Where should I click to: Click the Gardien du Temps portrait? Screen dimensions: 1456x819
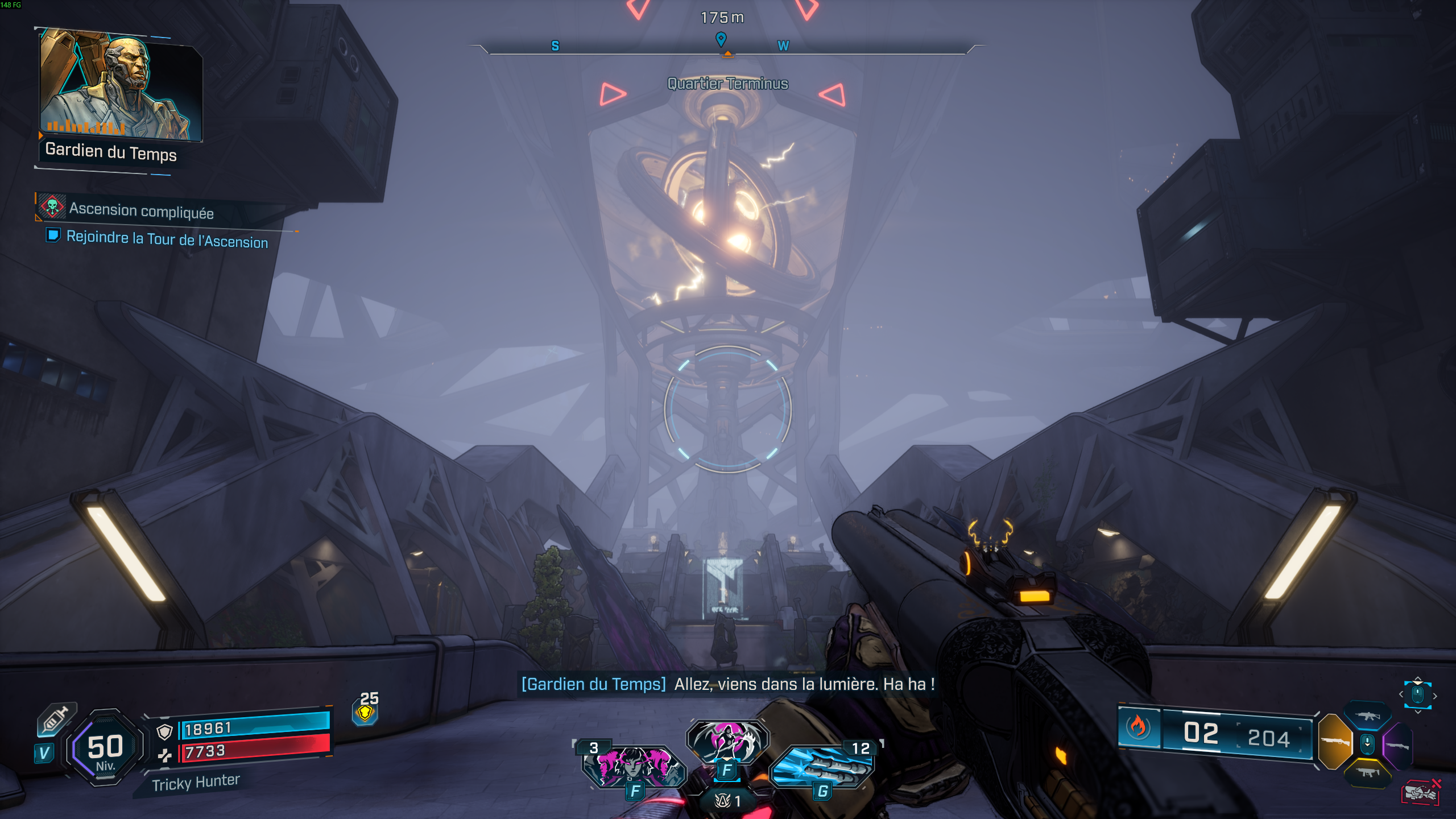point(119,82)
